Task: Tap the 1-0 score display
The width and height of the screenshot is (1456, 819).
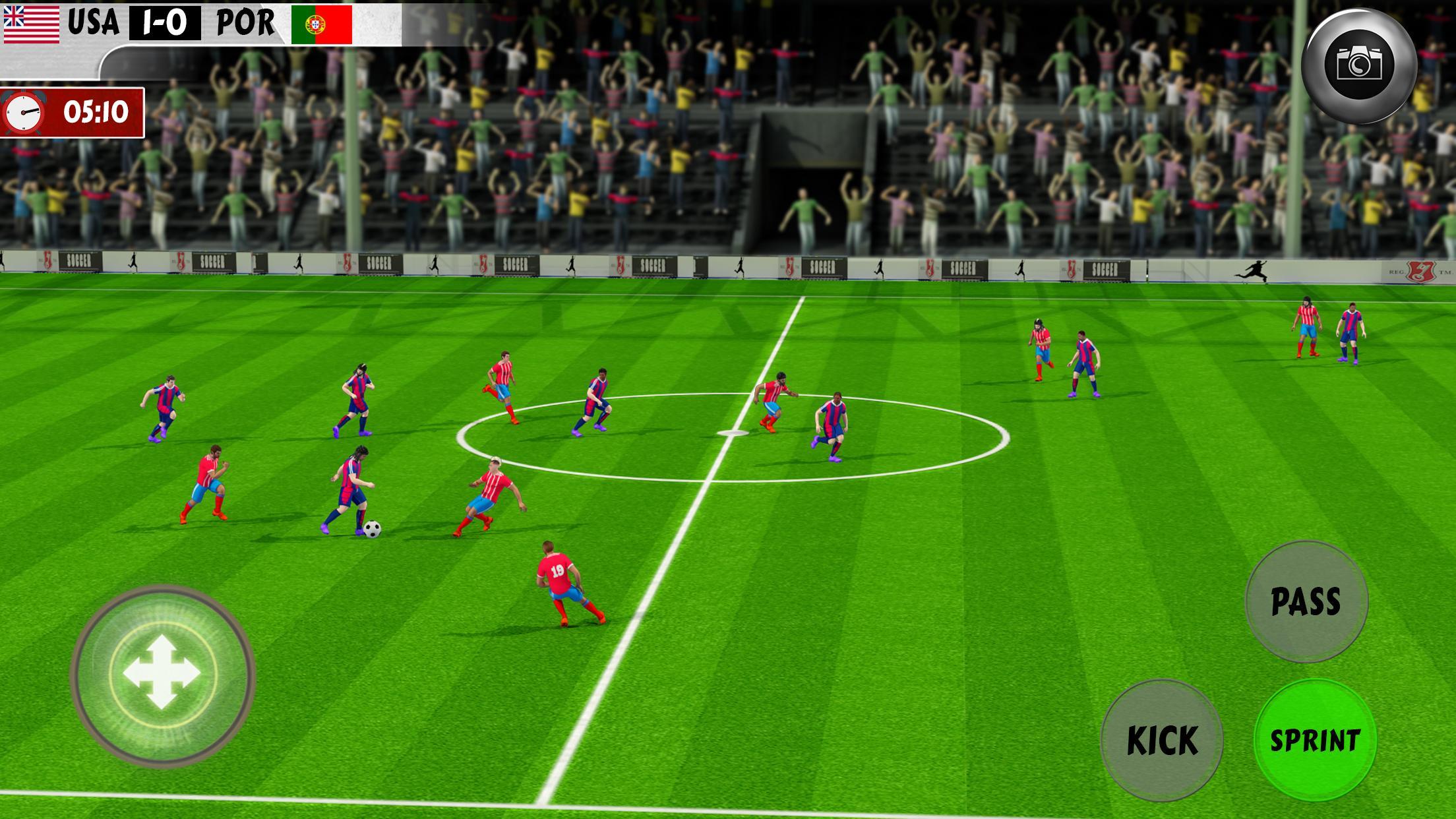Action: [x=164, y=22]
